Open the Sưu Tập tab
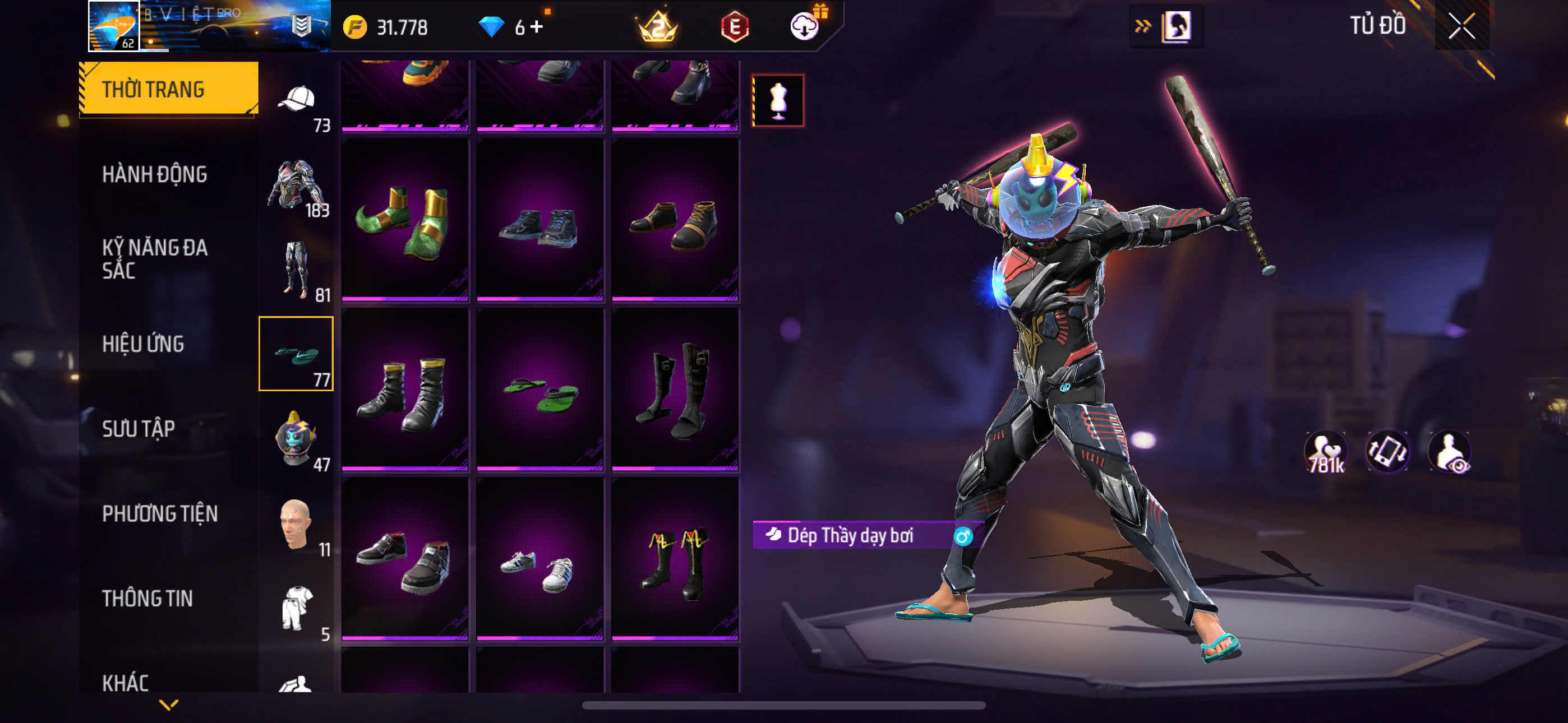Screen dimensions: 1568x723 [x=138, y=429]
